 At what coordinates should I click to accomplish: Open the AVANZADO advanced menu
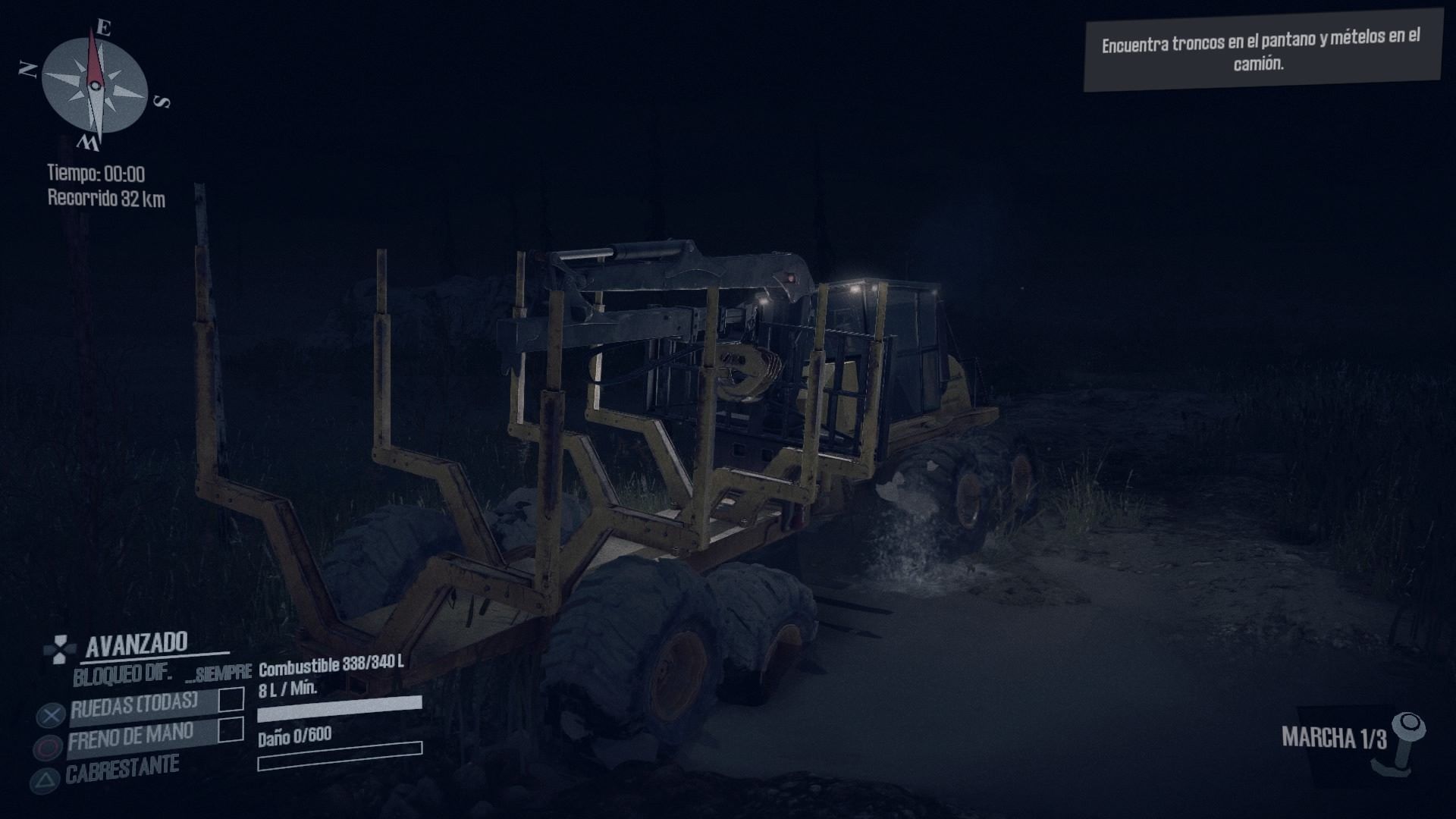point(136,644)
